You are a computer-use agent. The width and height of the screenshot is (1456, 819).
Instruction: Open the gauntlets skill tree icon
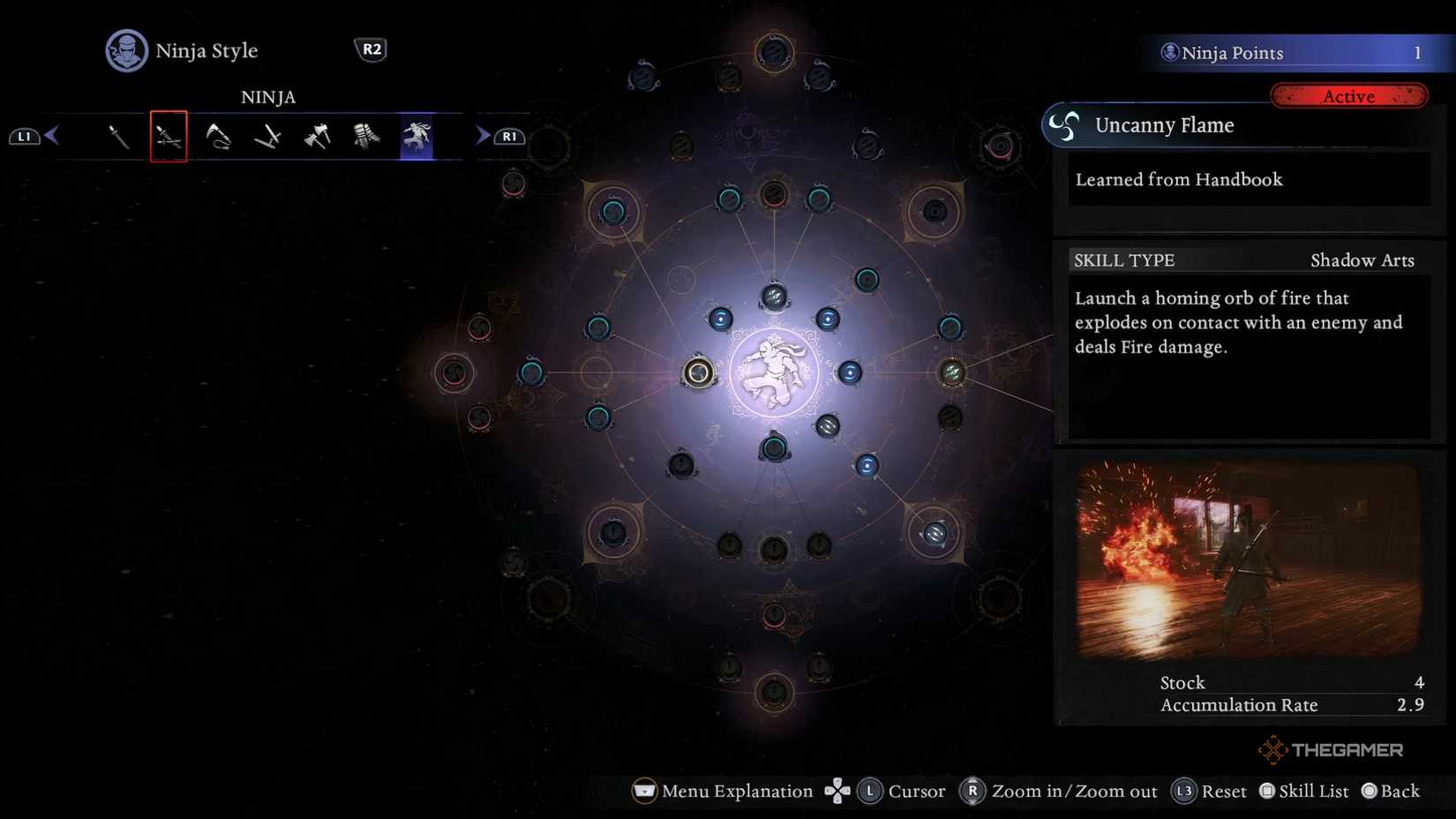coord(365,136)
